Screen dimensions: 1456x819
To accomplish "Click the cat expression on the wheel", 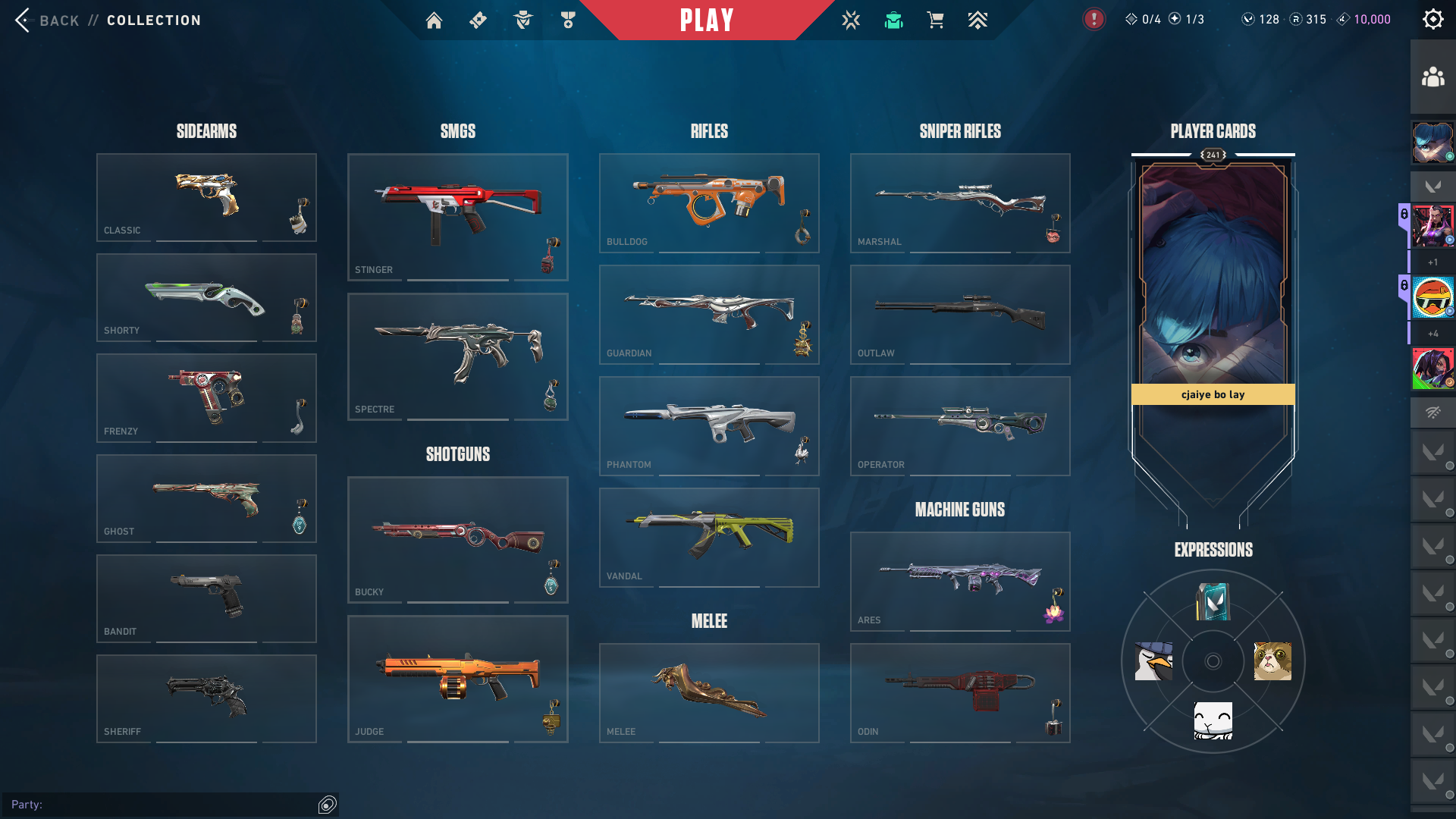I will (x=1272, y=661).
